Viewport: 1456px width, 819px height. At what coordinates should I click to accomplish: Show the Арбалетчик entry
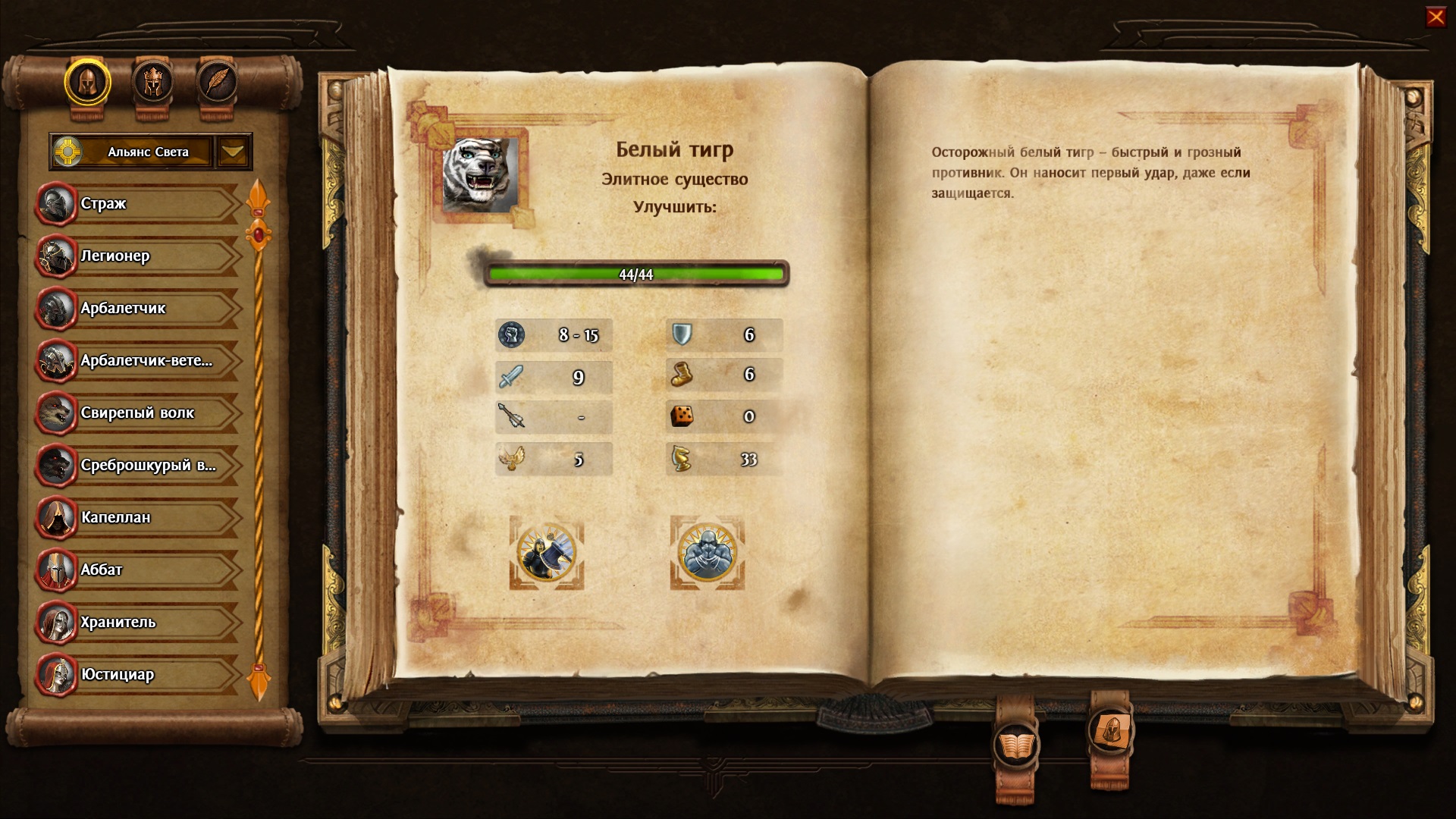click(136, 308)
